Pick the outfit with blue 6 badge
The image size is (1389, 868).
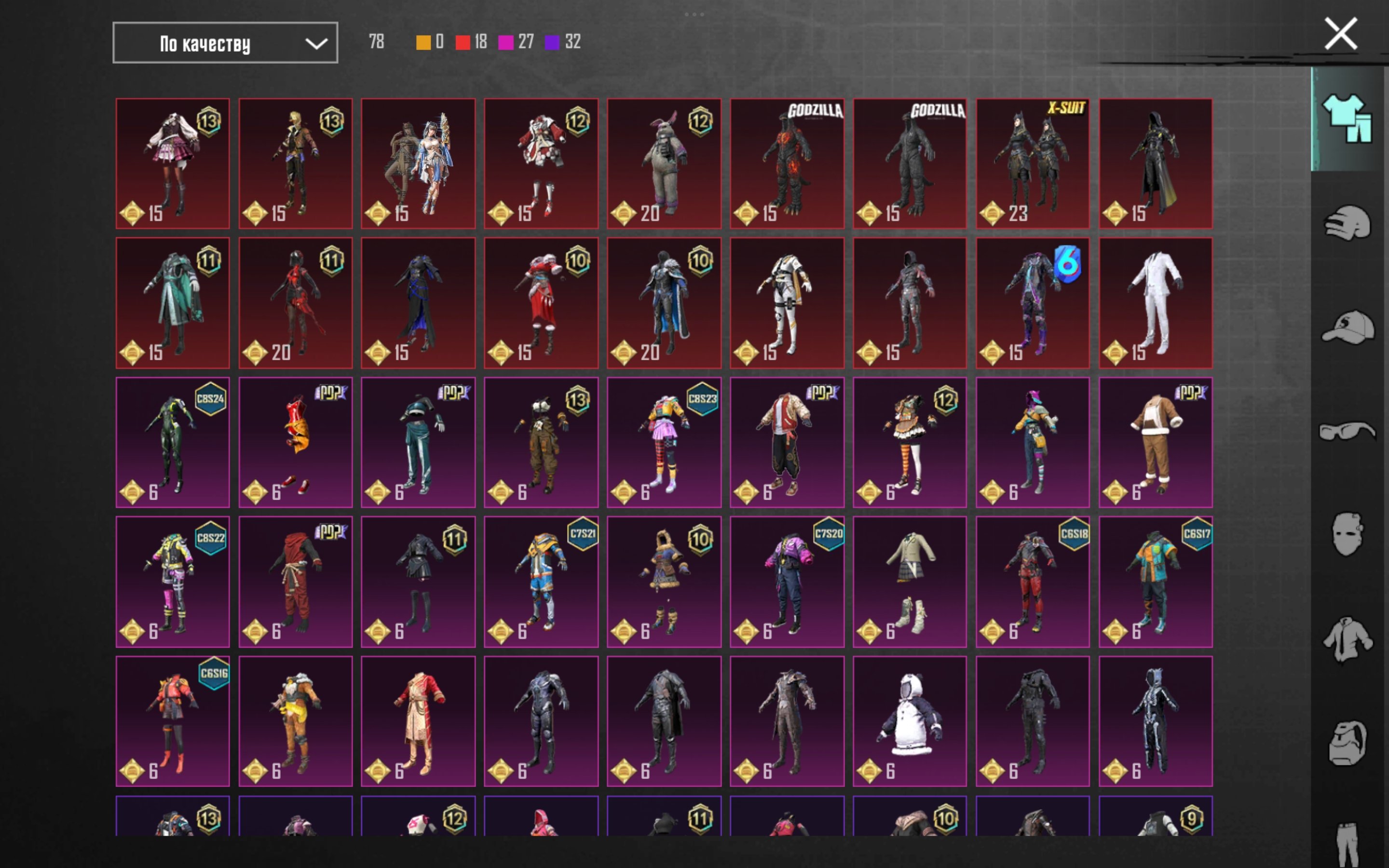click(x=1033, y=302)
